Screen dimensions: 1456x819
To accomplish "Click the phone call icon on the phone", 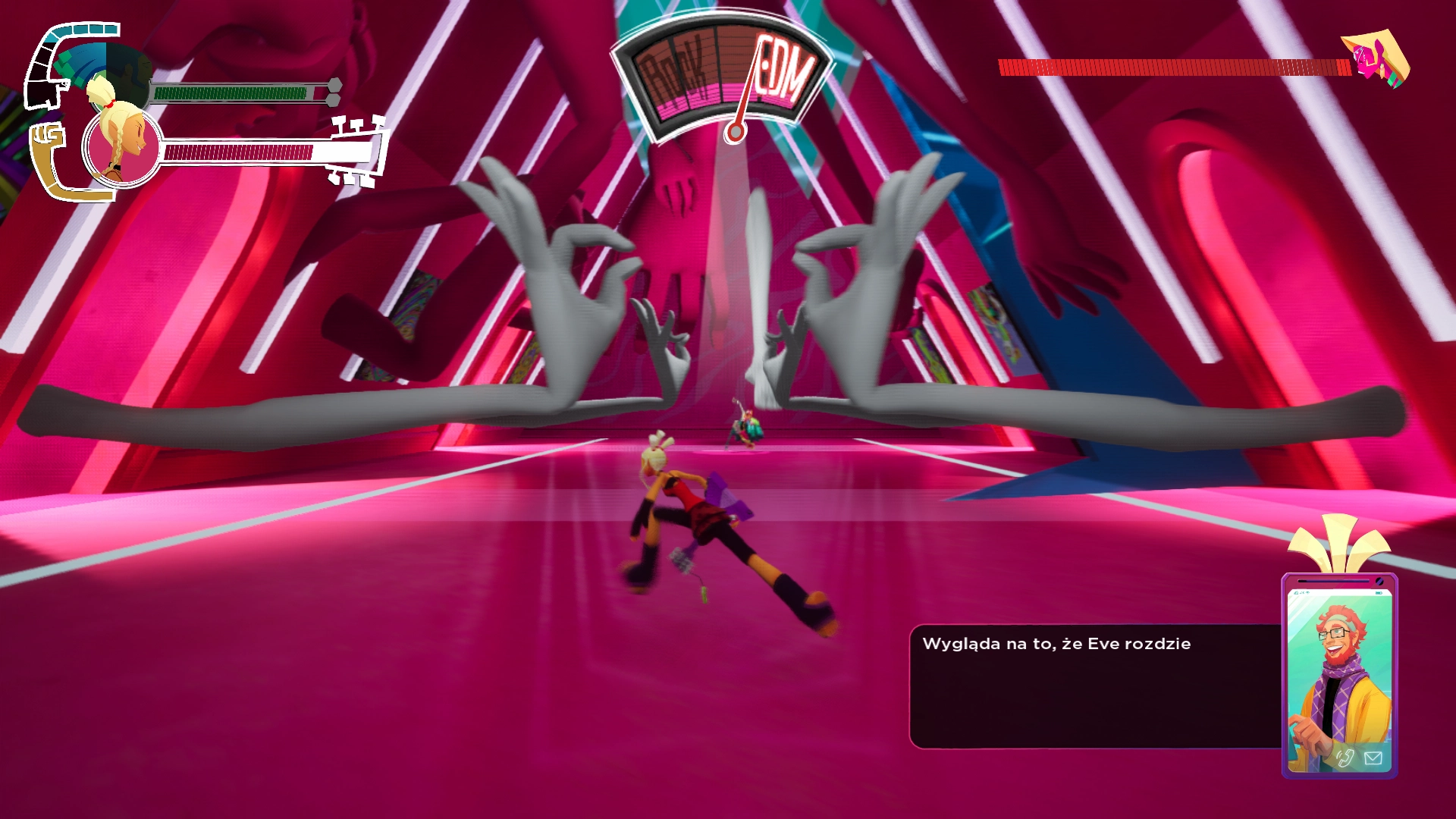I will point(1345,758).
